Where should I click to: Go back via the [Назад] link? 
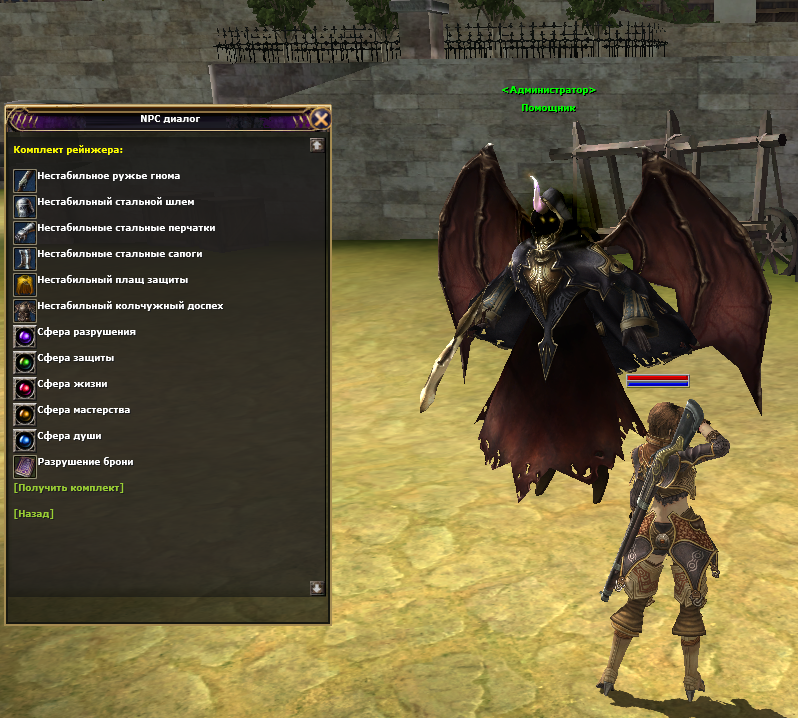click(34, 513)
